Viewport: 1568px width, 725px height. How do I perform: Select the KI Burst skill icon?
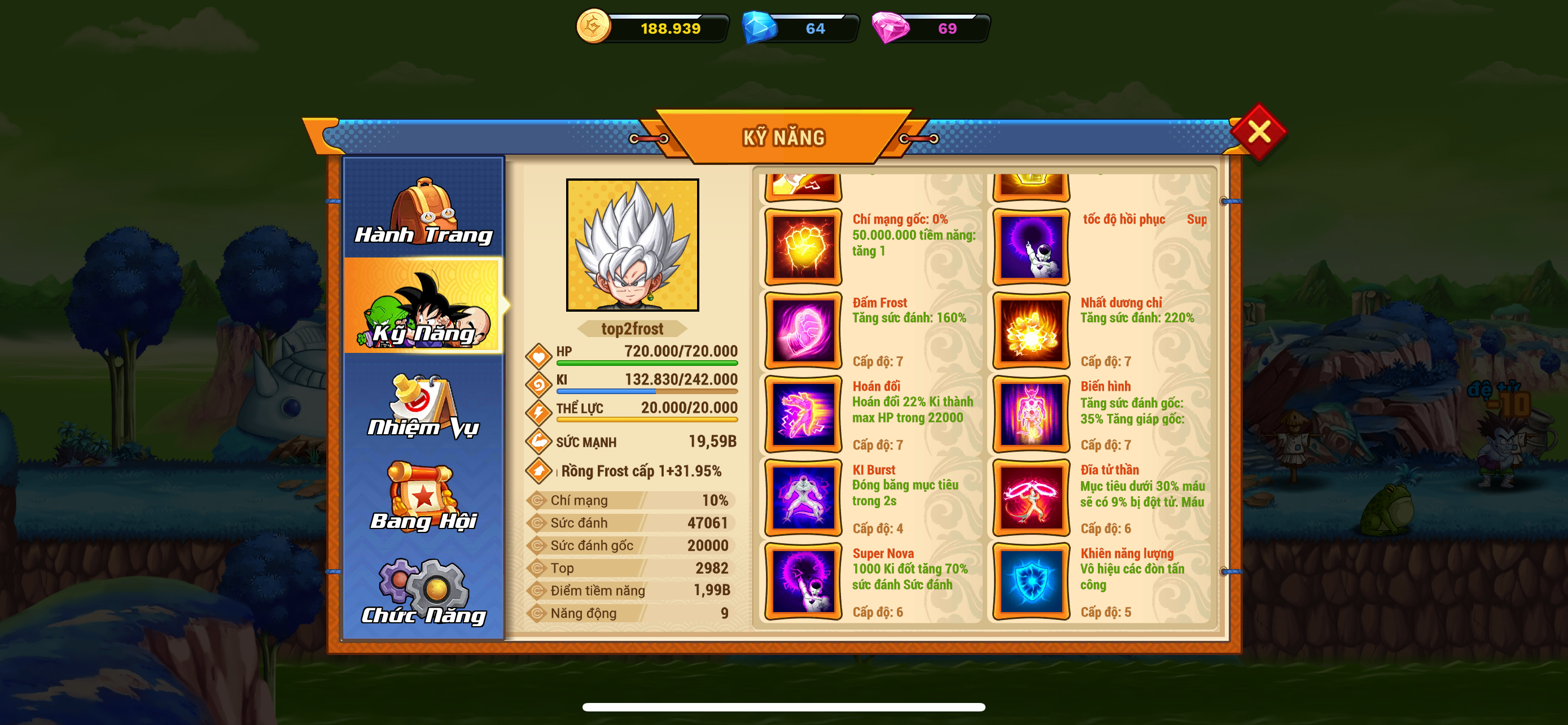click(x=803, y=497)
